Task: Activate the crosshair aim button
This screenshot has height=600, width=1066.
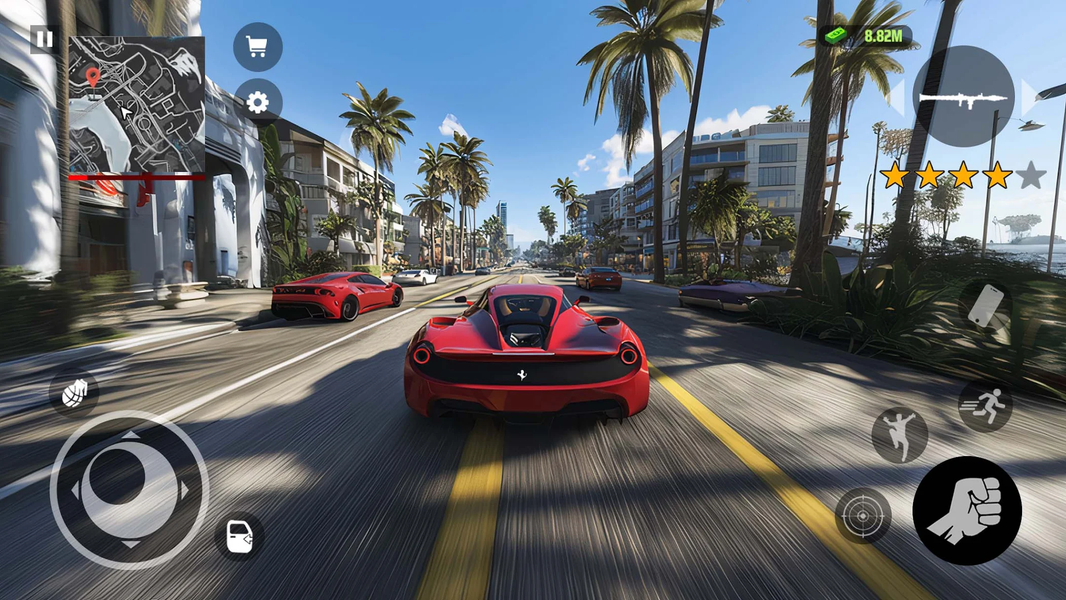Action: point(862,515)
